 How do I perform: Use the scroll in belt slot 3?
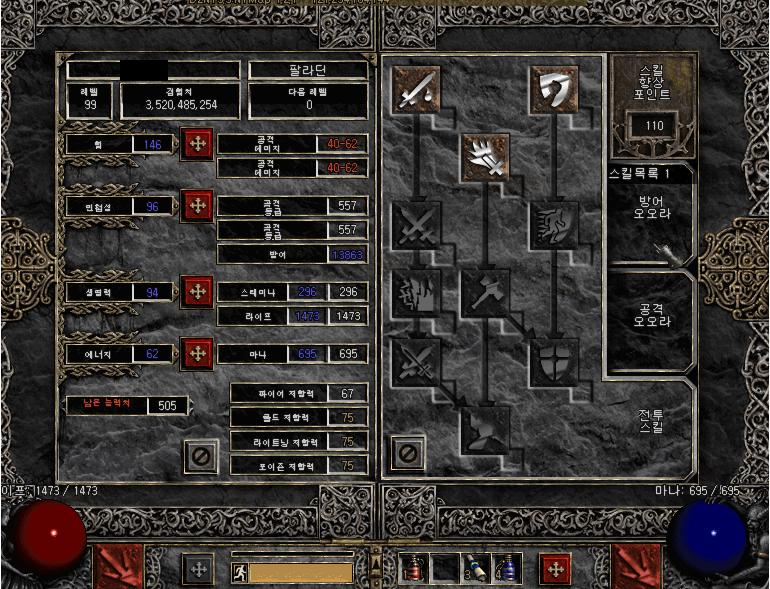(475, 570)
